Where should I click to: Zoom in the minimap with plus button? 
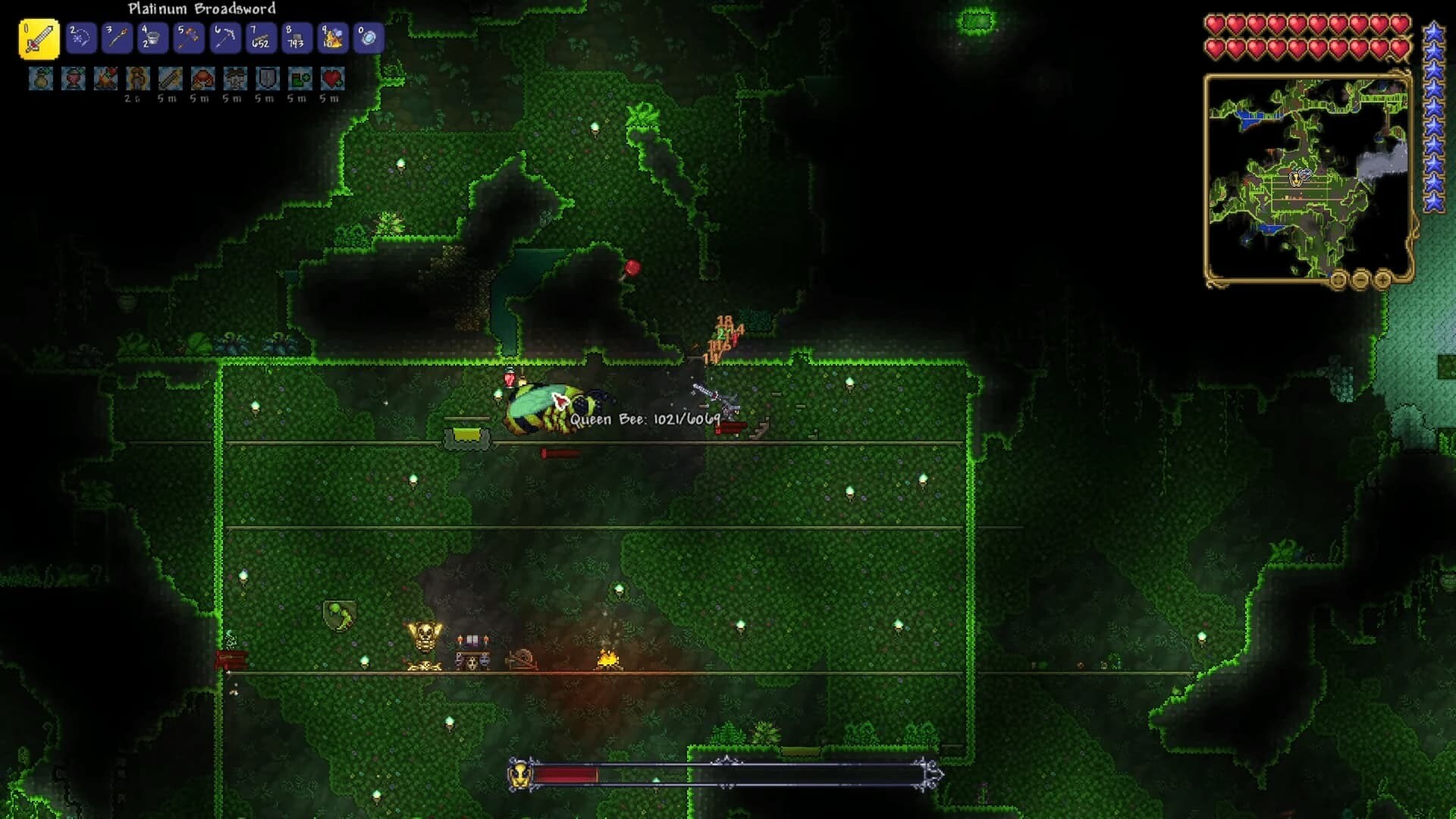click(1382, 281)
